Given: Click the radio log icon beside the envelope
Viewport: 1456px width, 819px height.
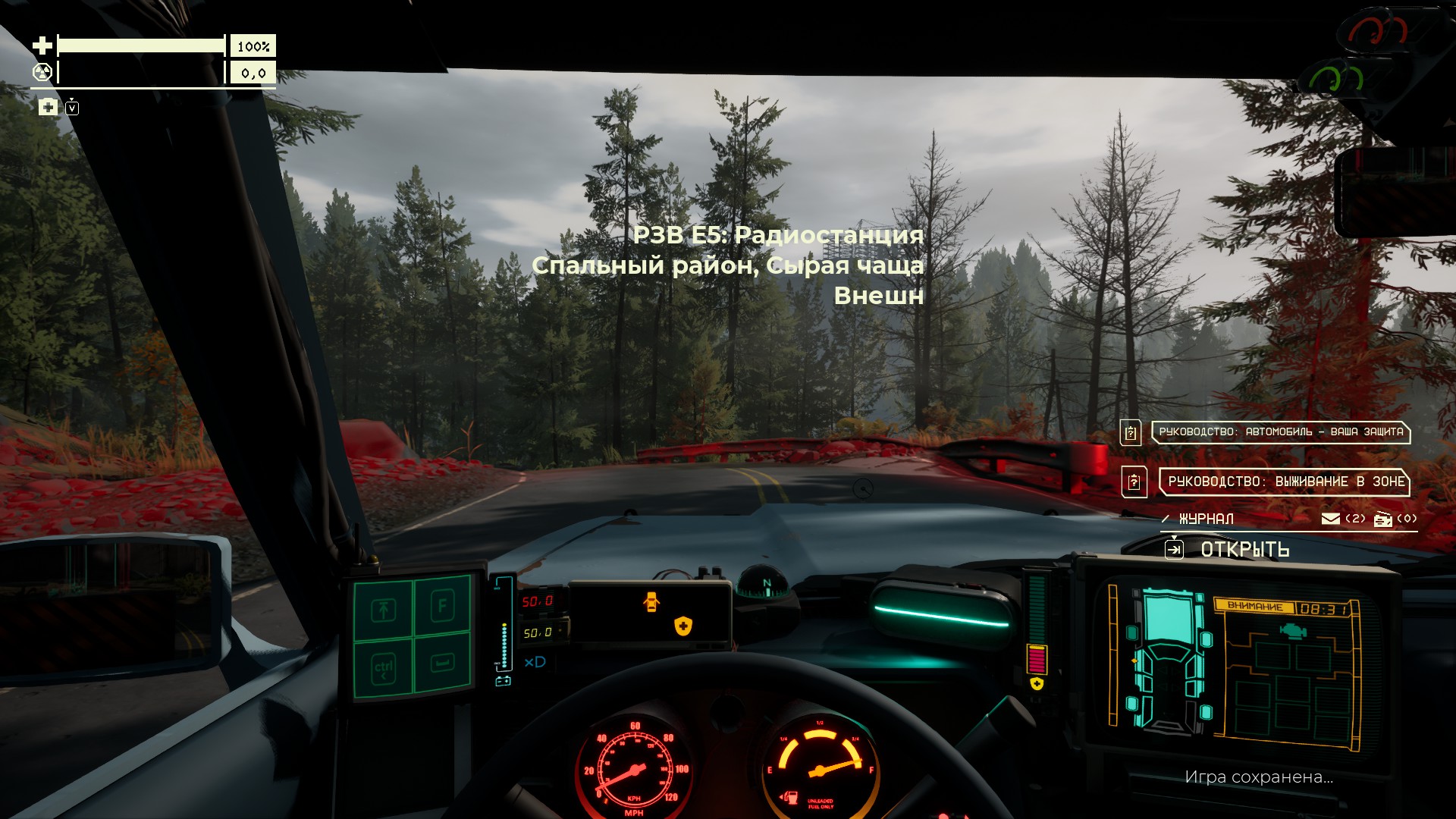Looking at the screenshot, I should (1383, 519).
